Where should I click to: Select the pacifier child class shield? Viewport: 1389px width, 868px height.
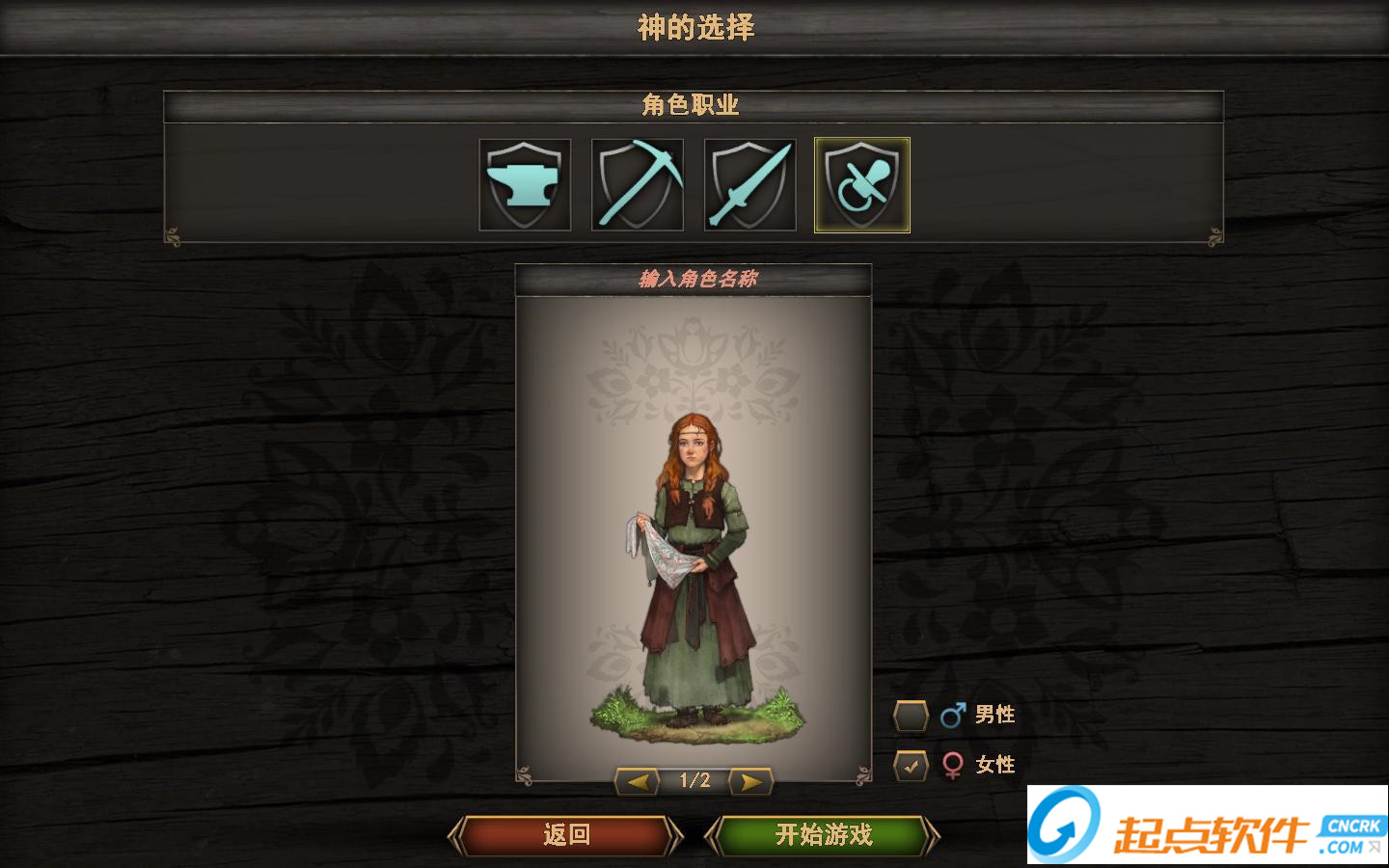(861, 184)
